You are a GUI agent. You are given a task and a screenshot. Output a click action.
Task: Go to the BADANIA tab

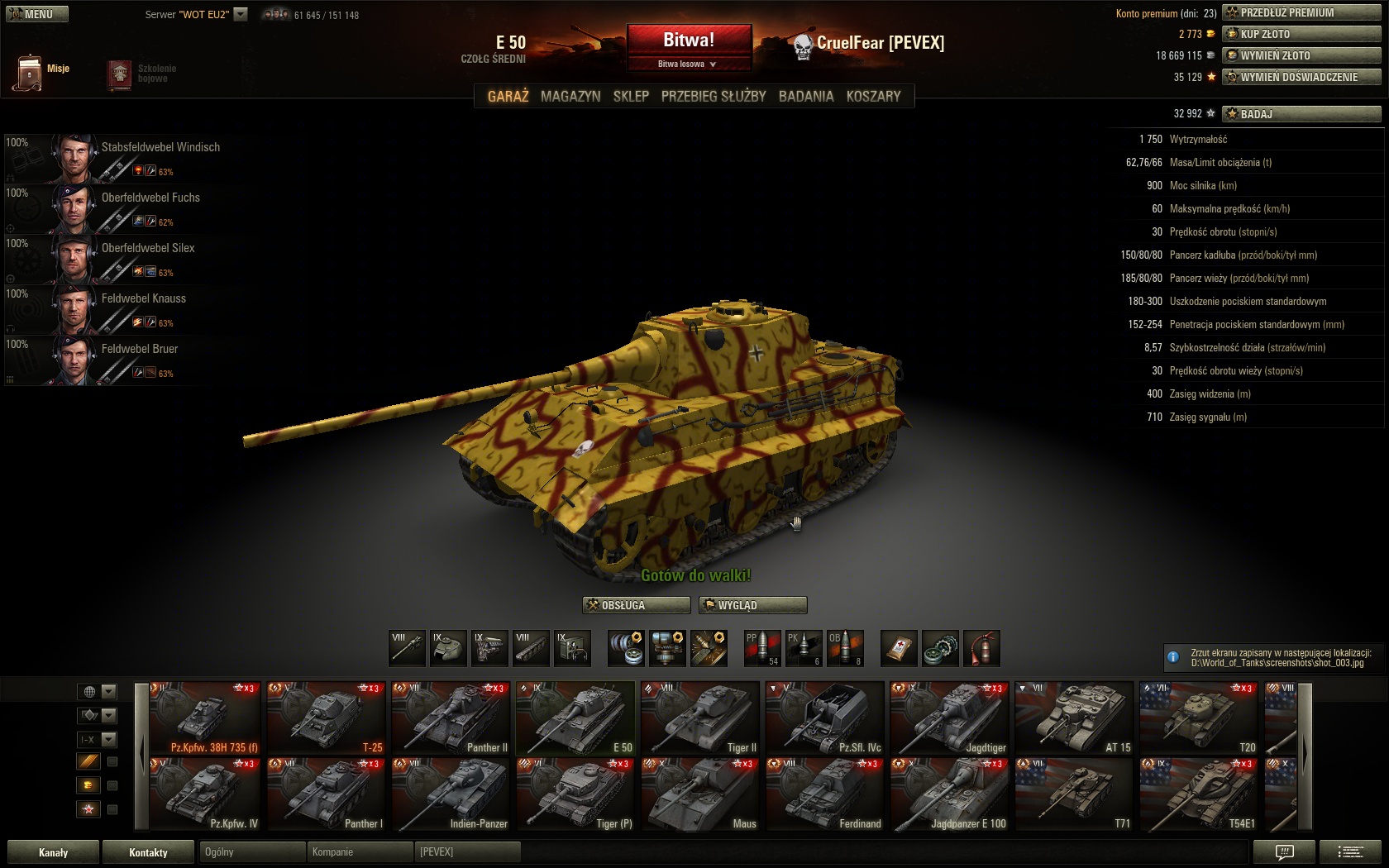tap(806, 96)
